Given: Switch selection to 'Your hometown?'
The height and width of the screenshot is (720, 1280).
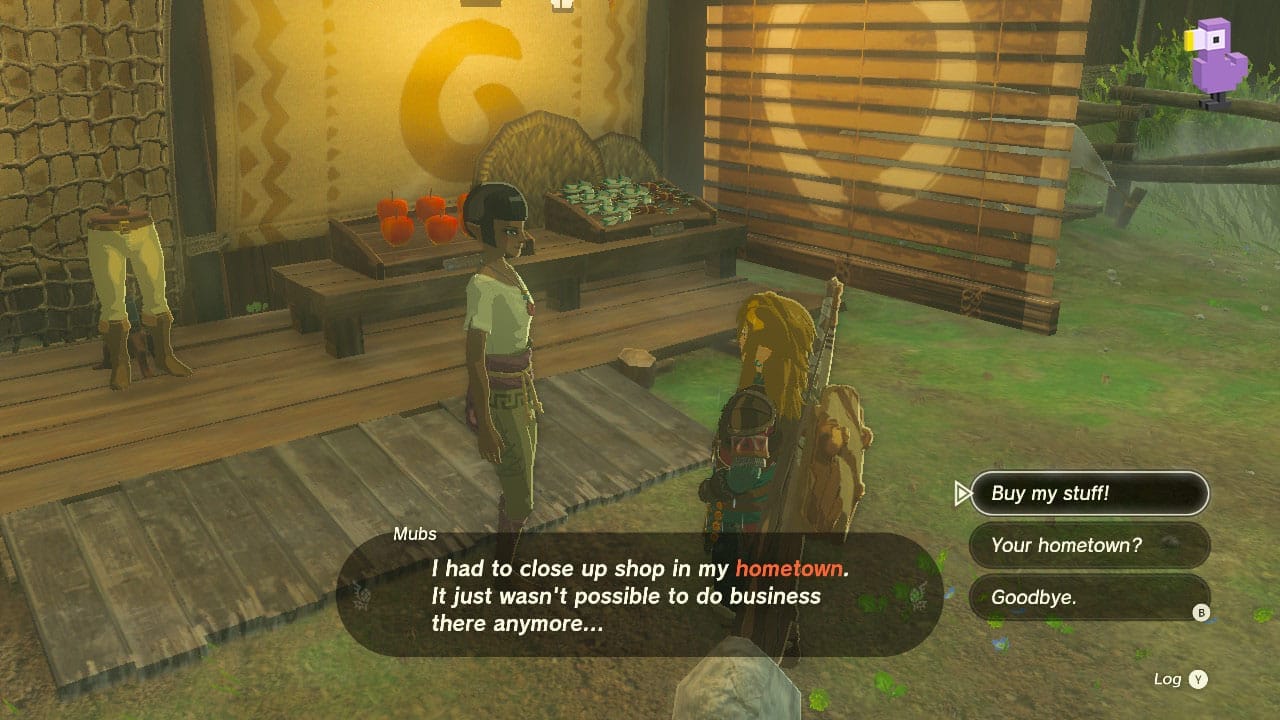Looking at the screenshot, I should click(x=1089, y=545).
